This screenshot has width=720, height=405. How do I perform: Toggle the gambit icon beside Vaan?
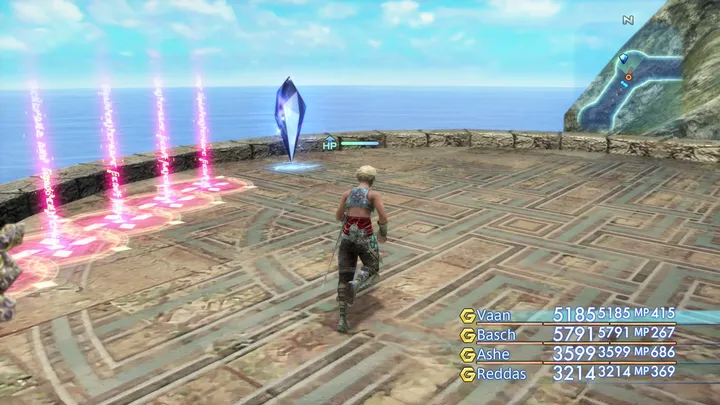point(467,315)
